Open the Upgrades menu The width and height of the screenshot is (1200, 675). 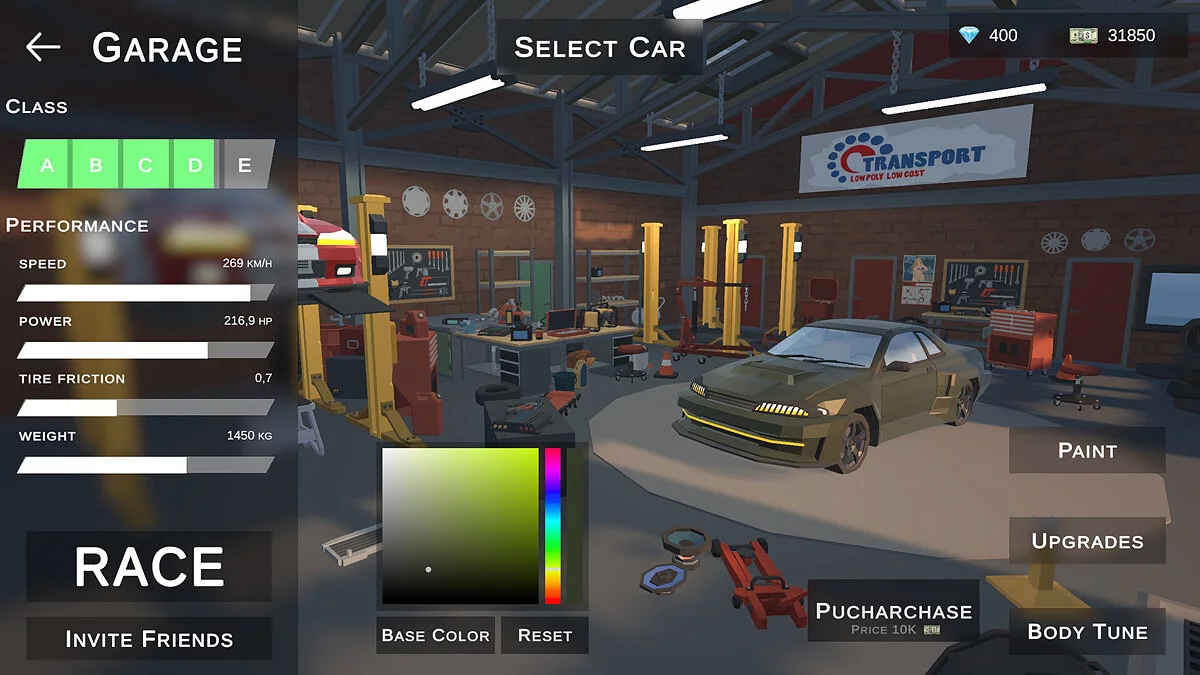1087,541
